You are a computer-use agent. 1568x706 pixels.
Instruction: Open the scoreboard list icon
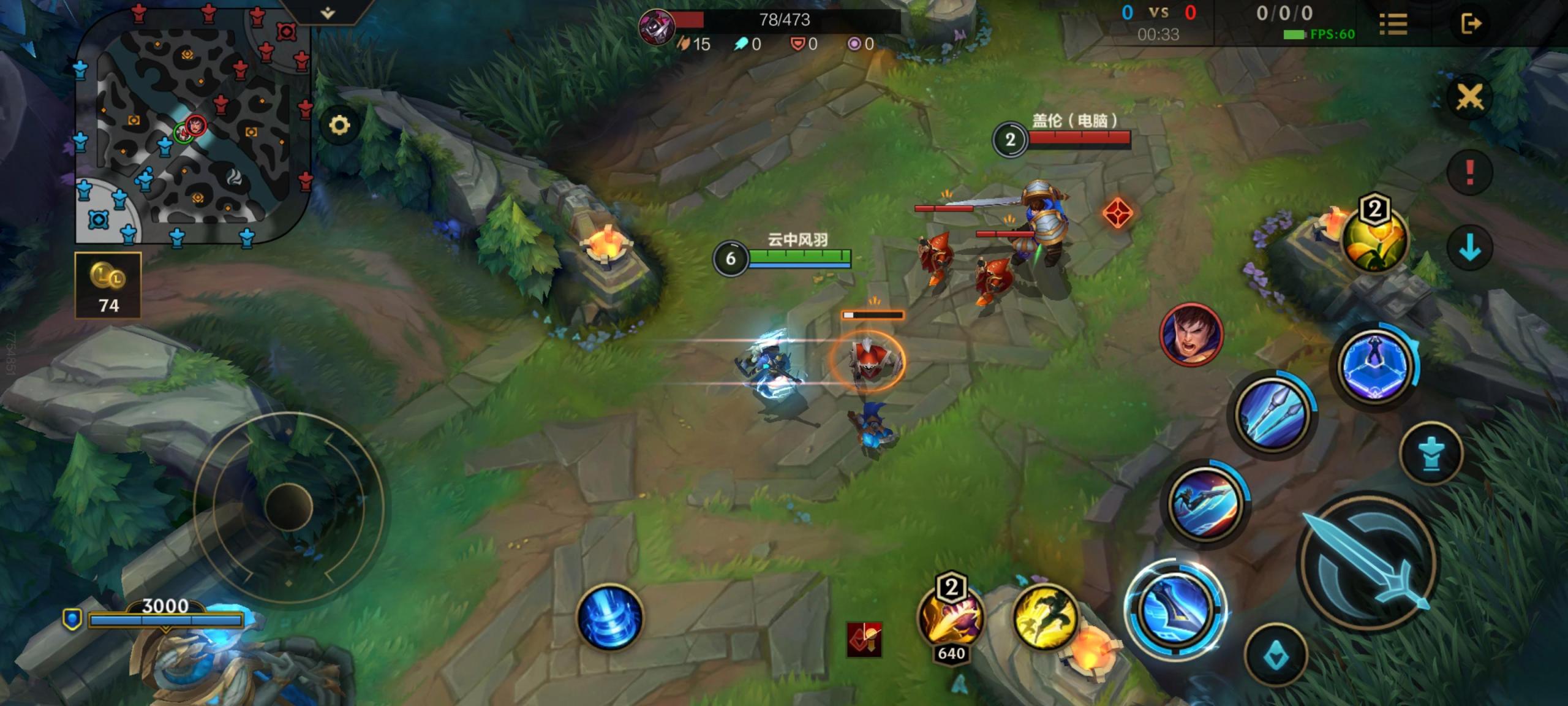coord(1393,25)
